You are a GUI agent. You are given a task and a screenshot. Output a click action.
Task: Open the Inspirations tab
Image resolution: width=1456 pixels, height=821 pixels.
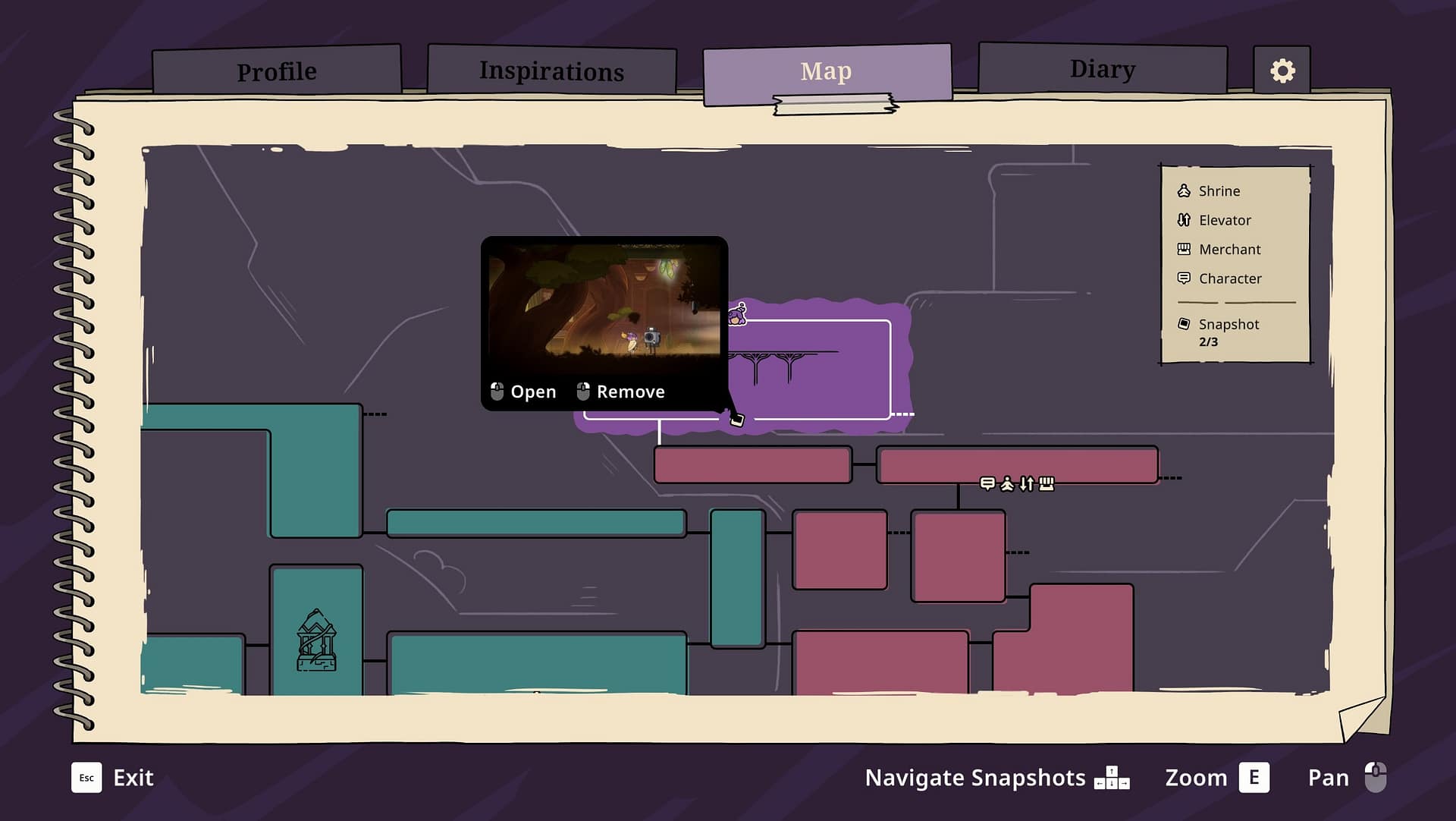(x=551, y=71)
